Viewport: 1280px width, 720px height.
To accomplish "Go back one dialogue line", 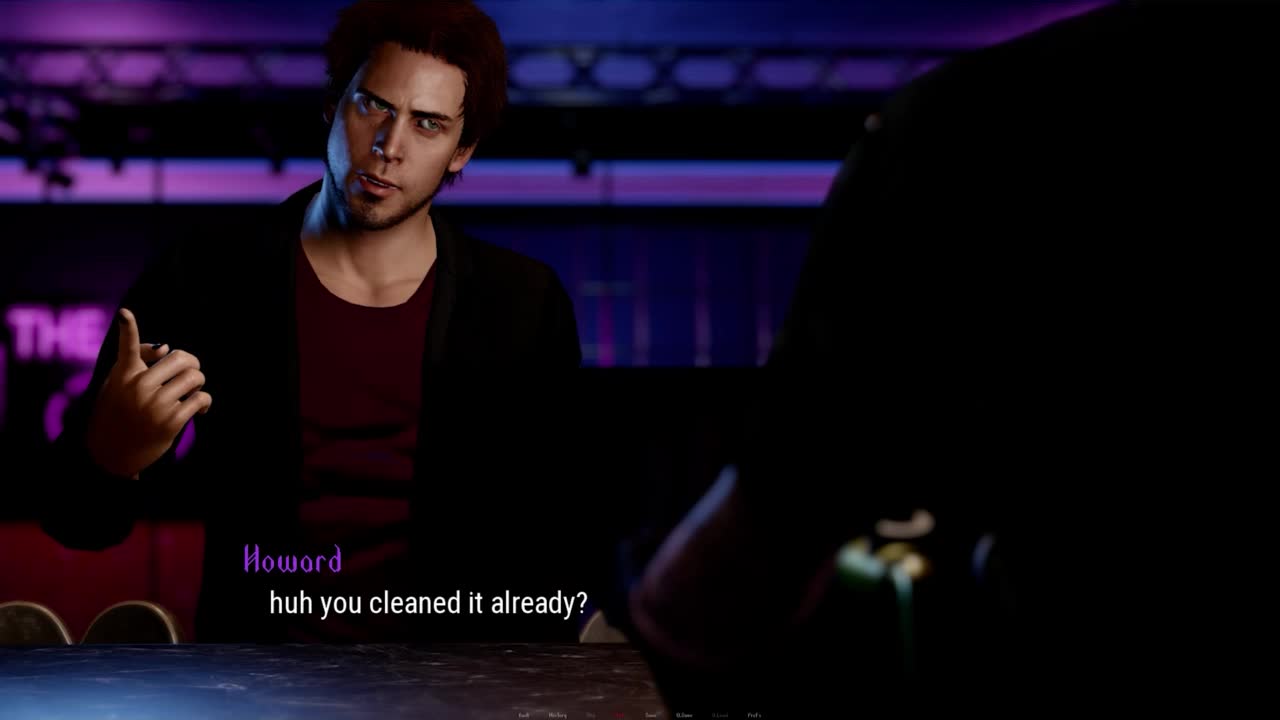I will point(523,715).
